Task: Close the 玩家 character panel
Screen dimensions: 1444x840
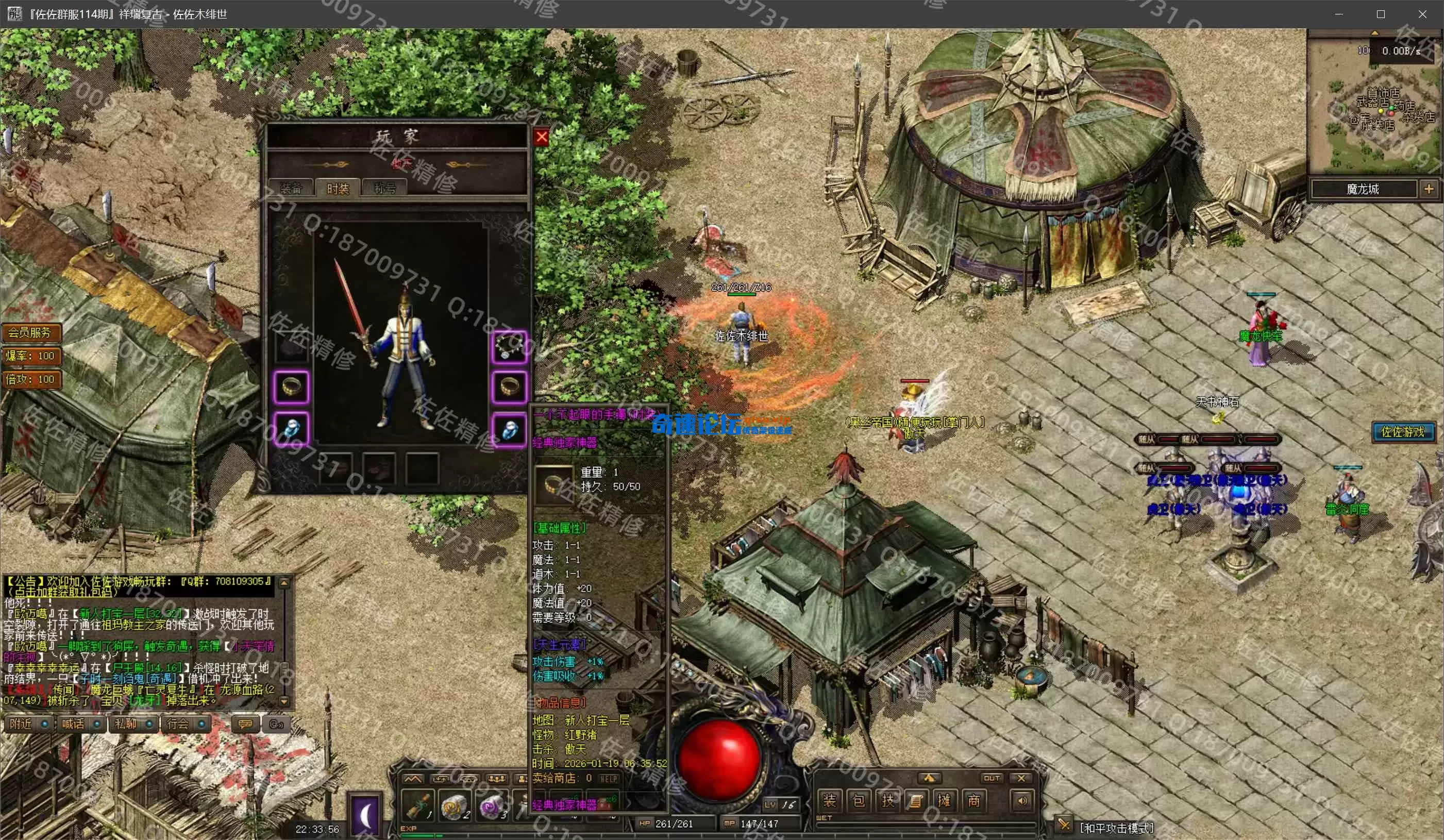Action: click(x=541, y=137)
